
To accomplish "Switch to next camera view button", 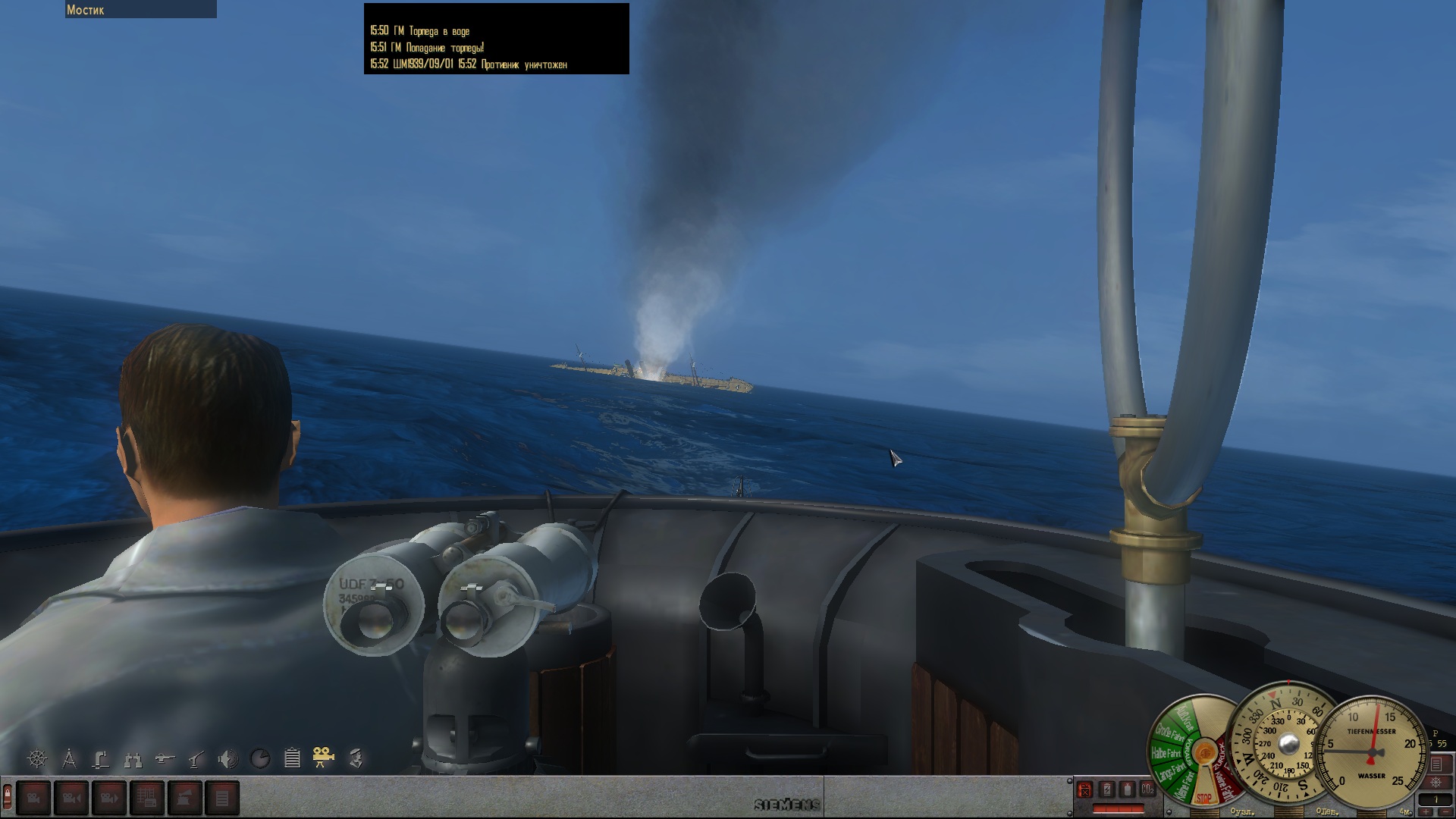I will [109, 798].
